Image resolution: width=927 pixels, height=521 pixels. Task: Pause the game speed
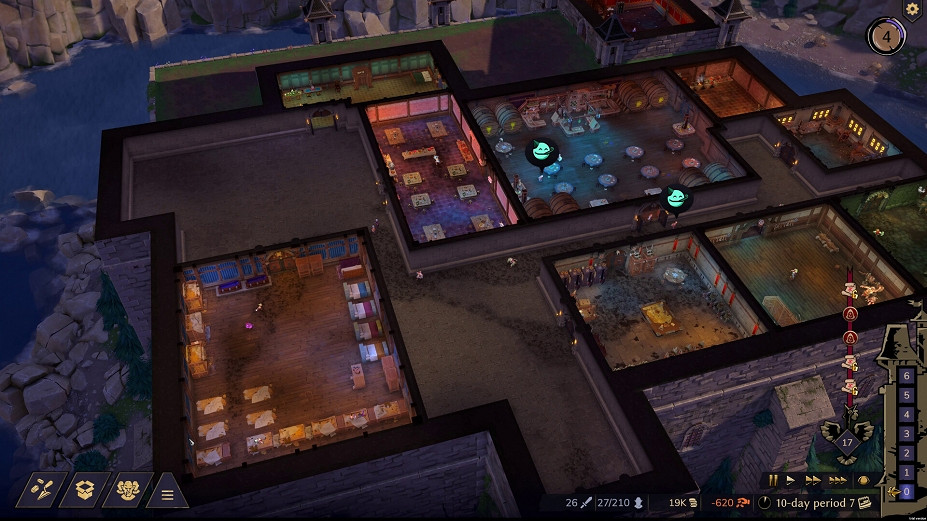click(x=773, y=481)
